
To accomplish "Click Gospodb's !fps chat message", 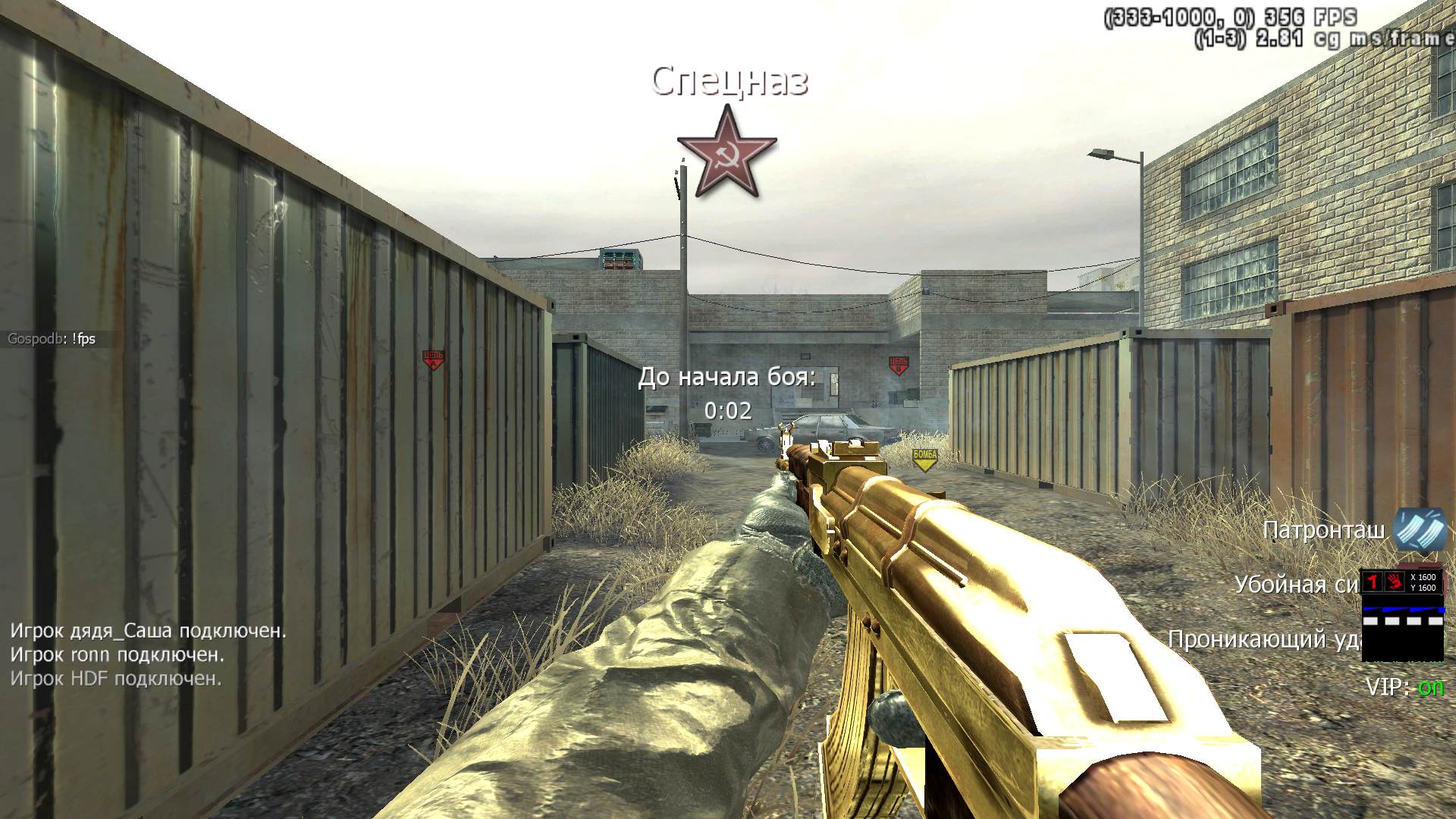I will point(52,339).
